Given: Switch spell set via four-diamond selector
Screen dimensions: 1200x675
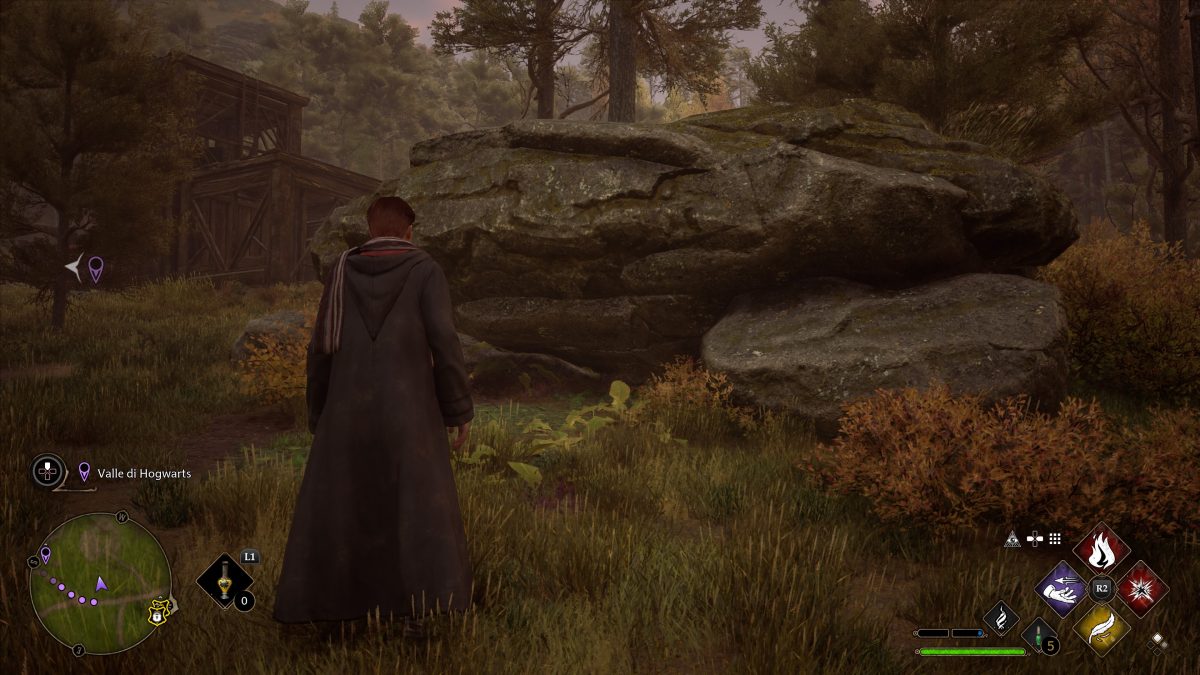Looking at the screenshot, I should (x=1158, y=642).
